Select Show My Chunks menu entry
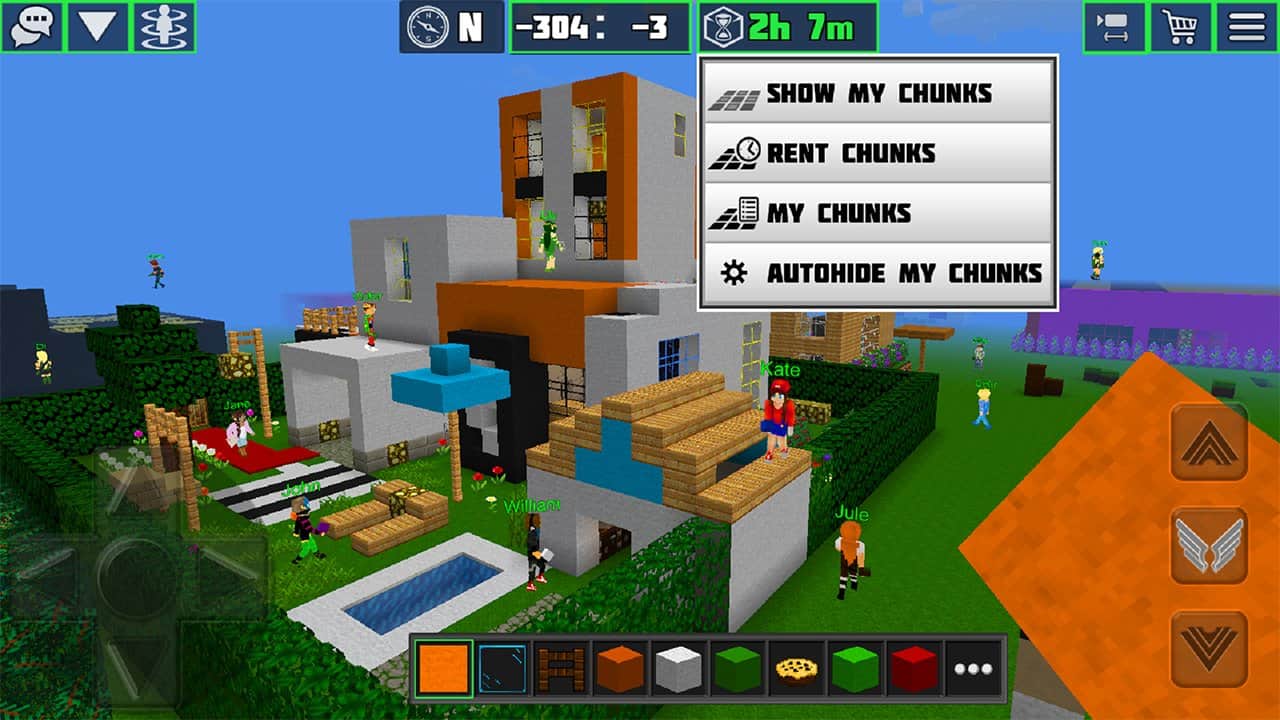This screenshot has height=720, width=1280. [x=877, y=93]
